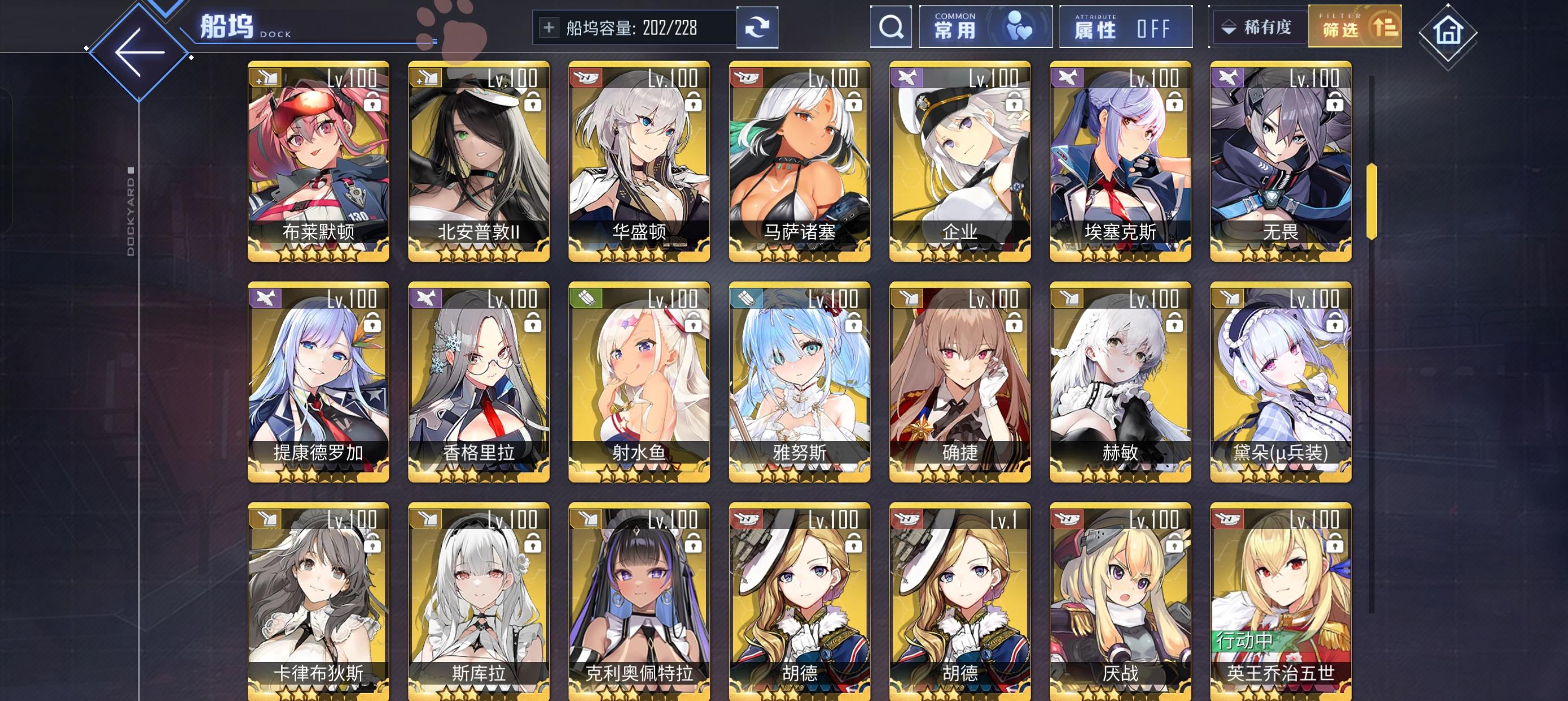Screen dimensions: 1568x701
Task: Click the red battleship icon on 马萨诸塞's card
Action: click(x=747, y=77)
